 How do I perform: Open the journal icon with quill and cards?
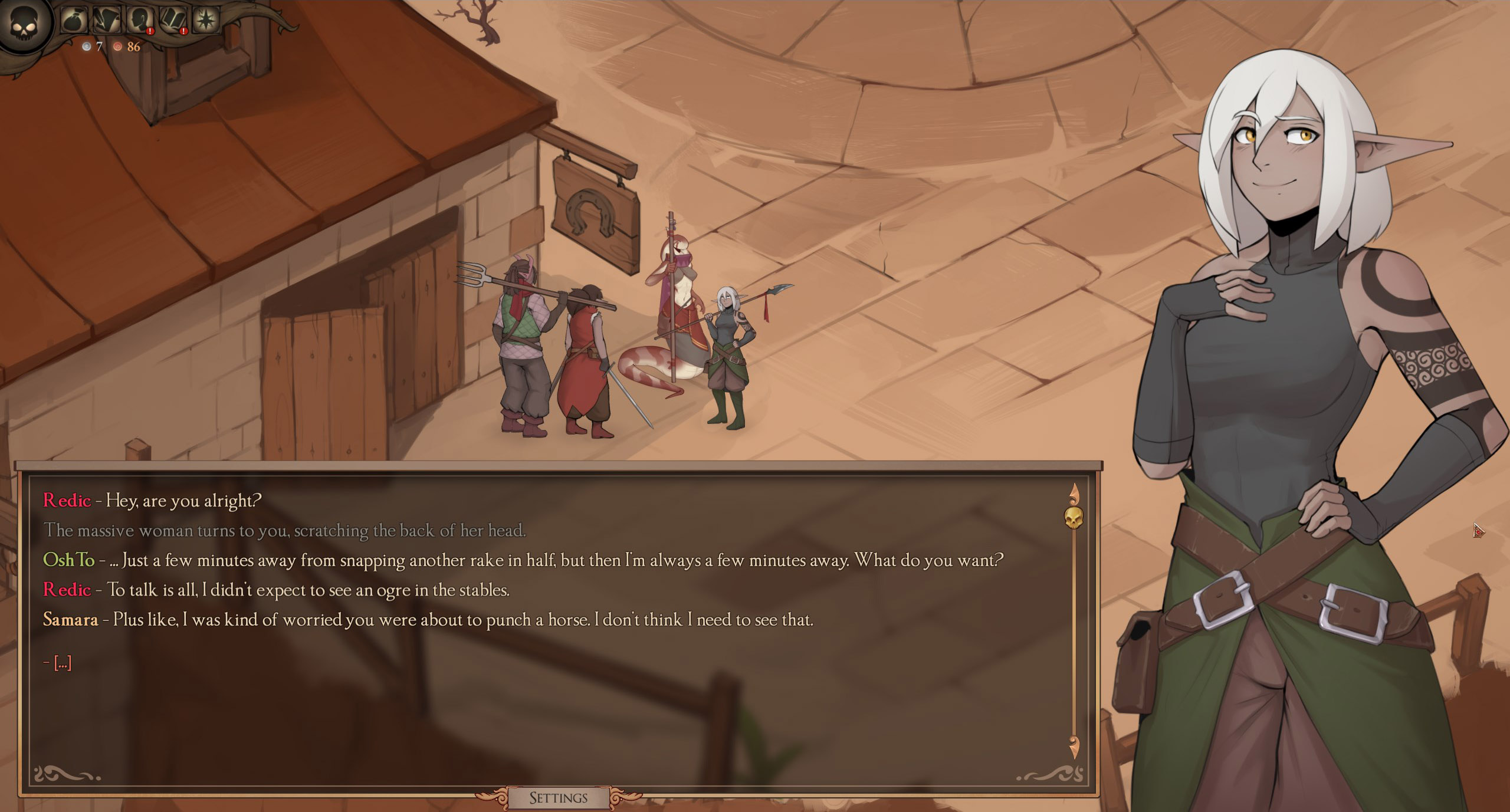click(107, 20)
